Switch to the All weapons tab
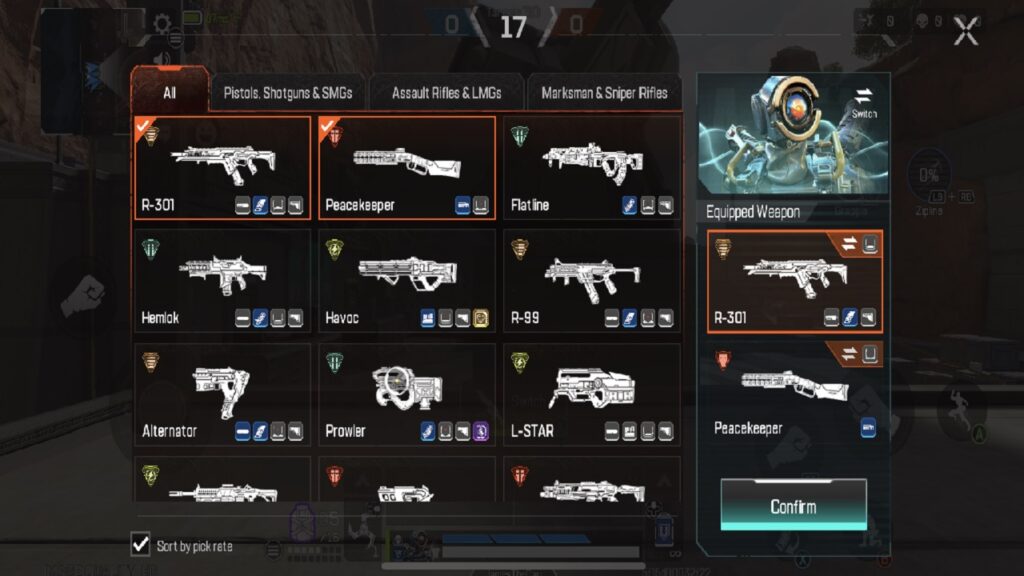 tap(170, 93)
